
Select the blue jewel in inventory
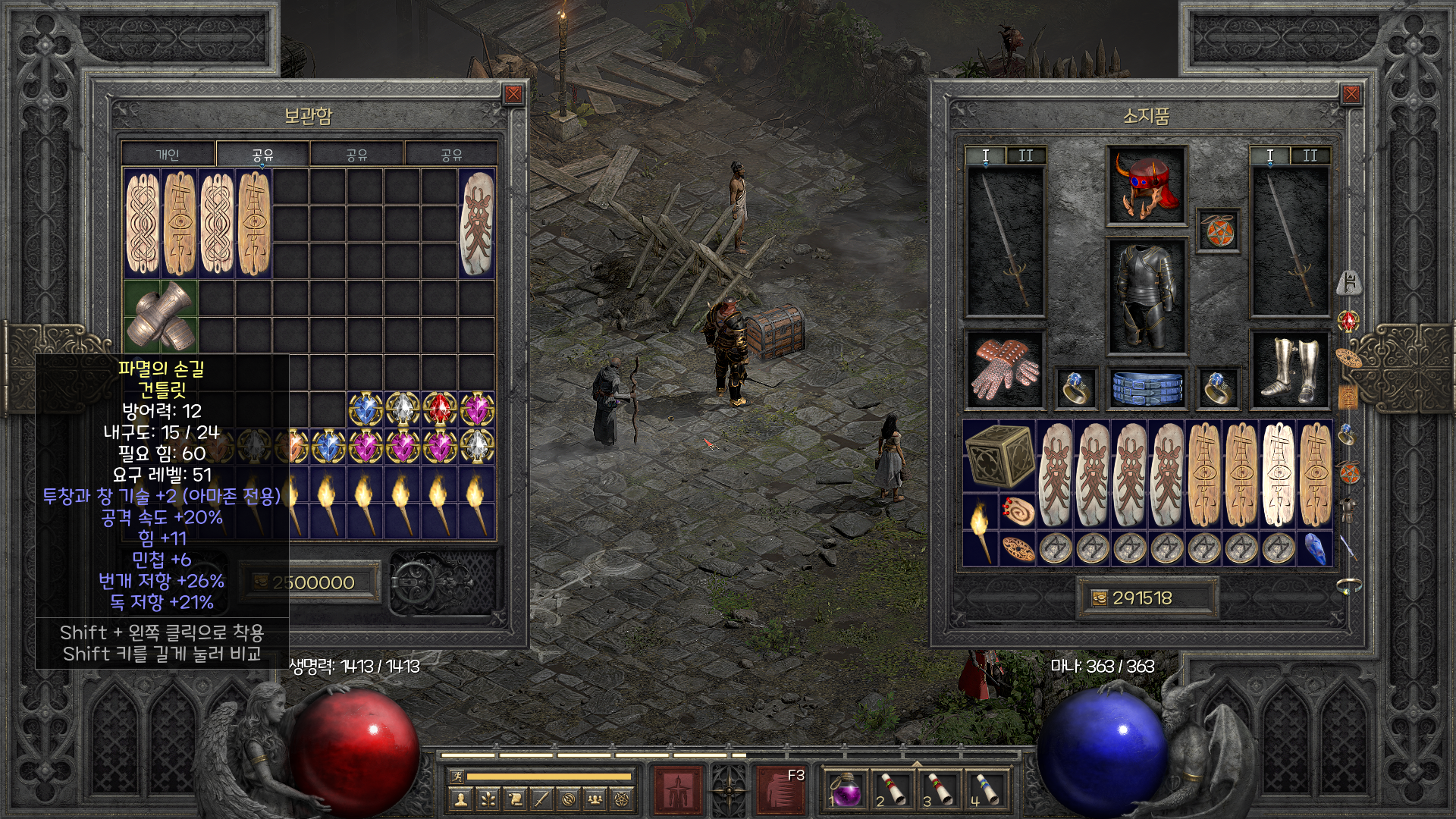point(1314,548)
